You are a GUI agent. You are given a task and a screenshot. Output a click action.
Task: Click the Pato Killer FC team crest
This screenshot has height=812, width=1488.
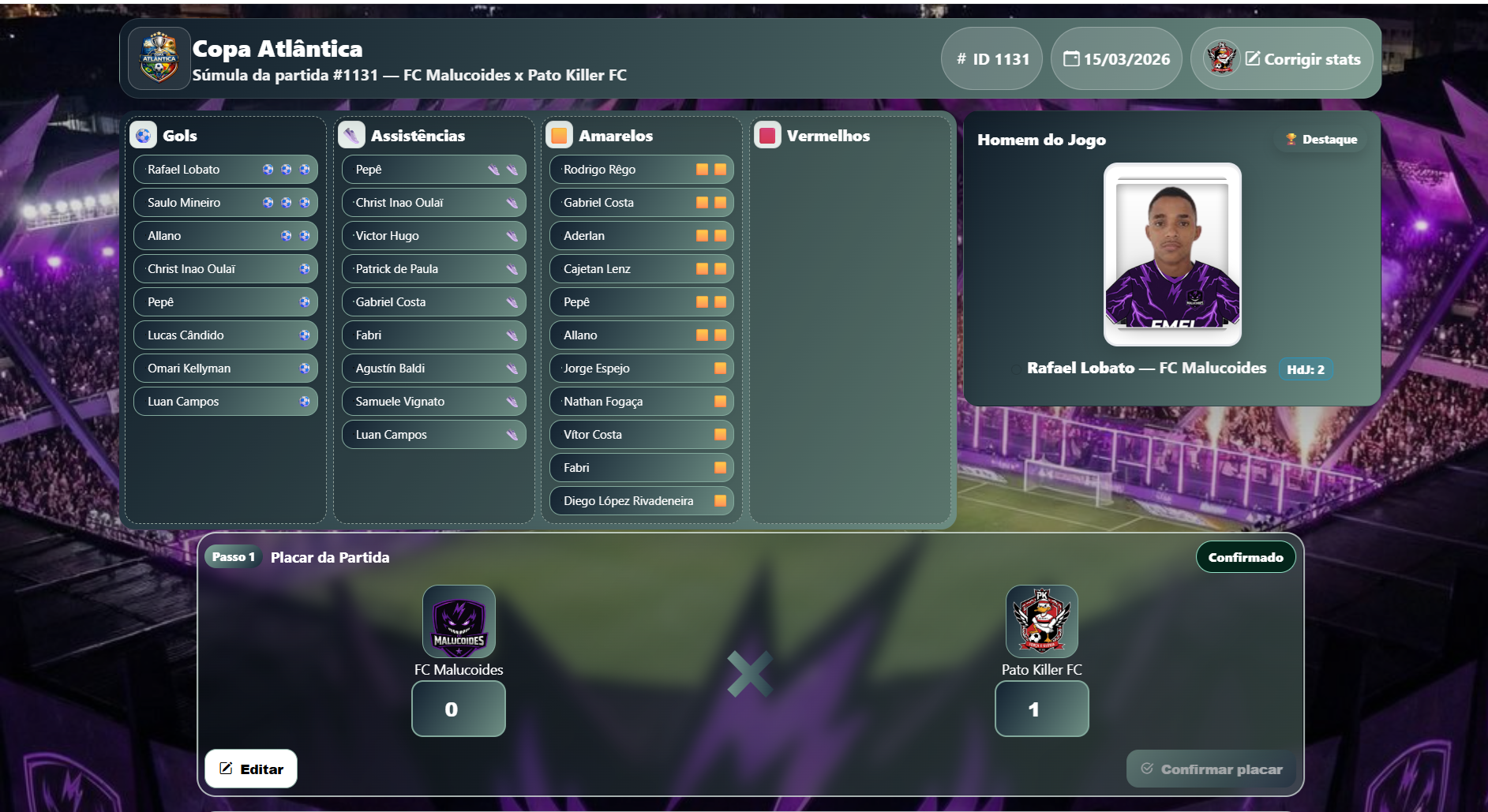(1042, 621)
